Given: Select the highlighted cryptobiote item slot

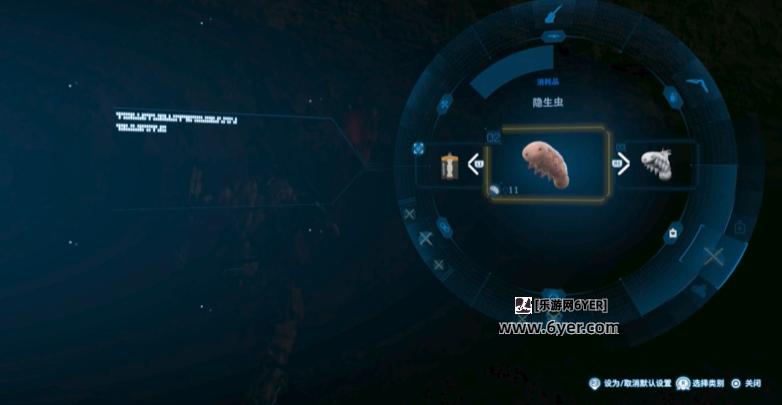Looking at the screenshot, I should [547, 165].
